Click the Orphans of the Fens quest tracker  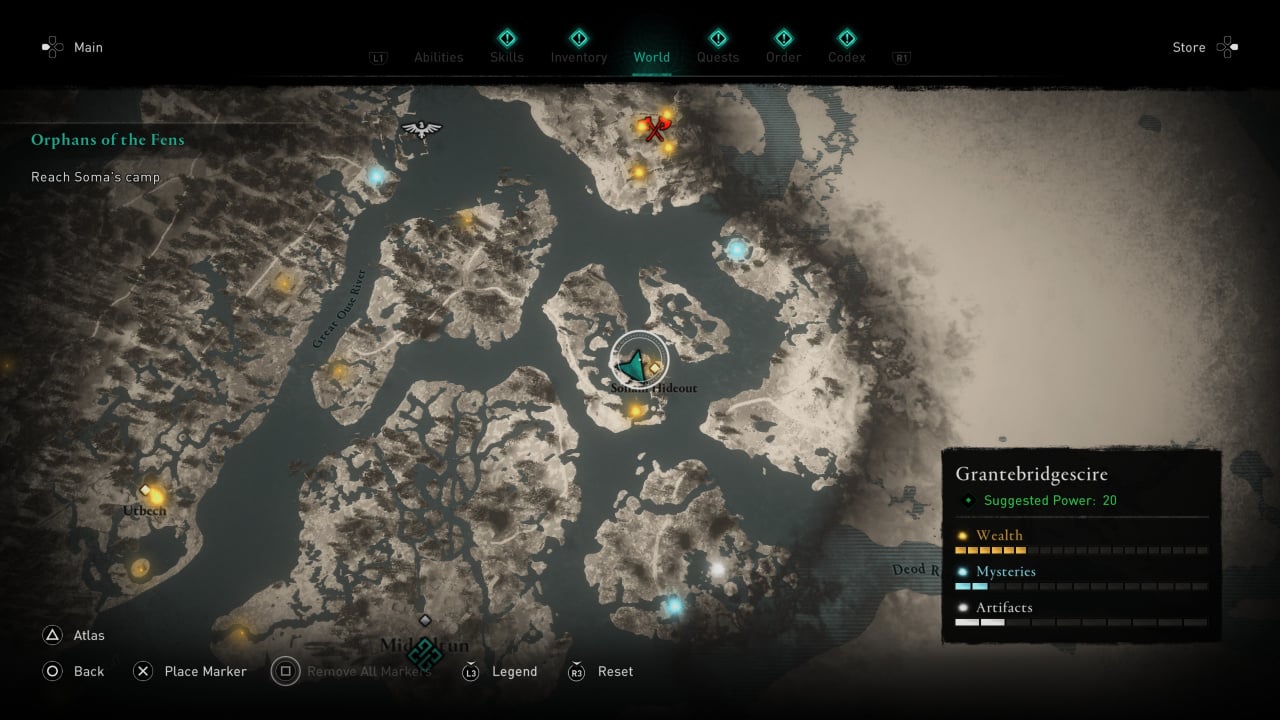coord(108,140)
